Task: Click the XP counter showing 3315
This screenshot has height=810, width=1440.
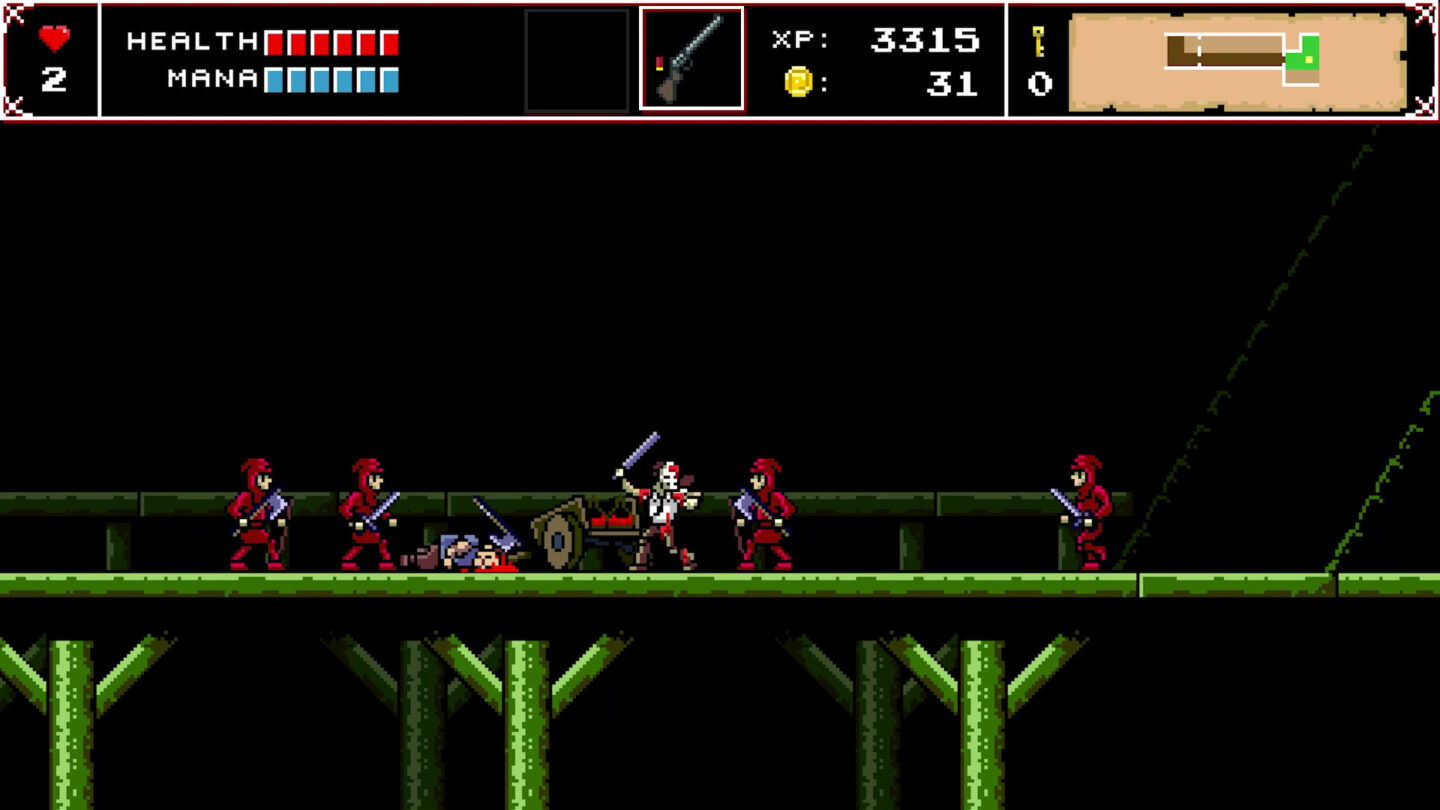Action: click(928, 41)
